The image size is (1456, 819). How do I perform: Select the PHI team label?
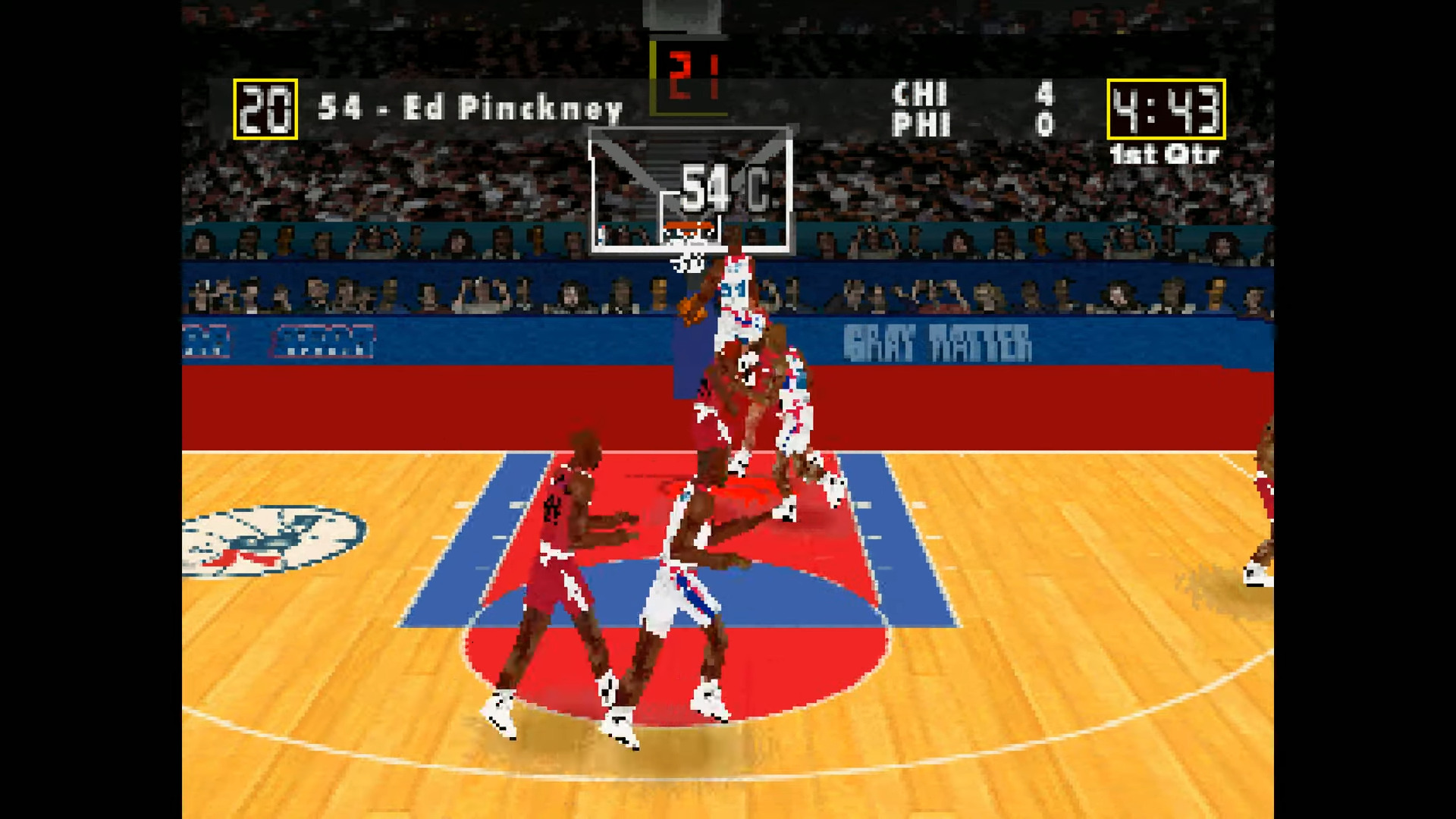[919, 123]
